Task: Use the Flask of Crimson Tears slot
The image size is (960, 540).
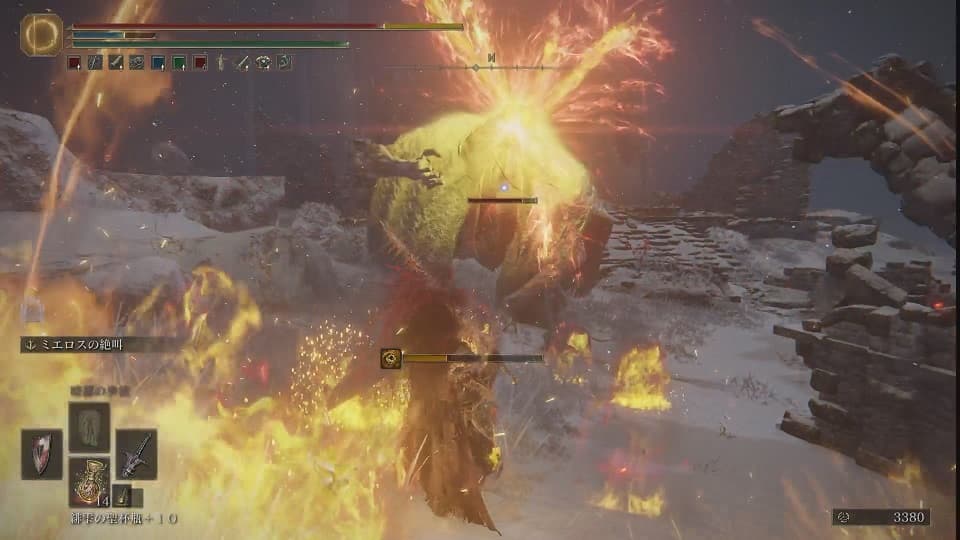Action: pyautogui.click(x=89, y=481)
